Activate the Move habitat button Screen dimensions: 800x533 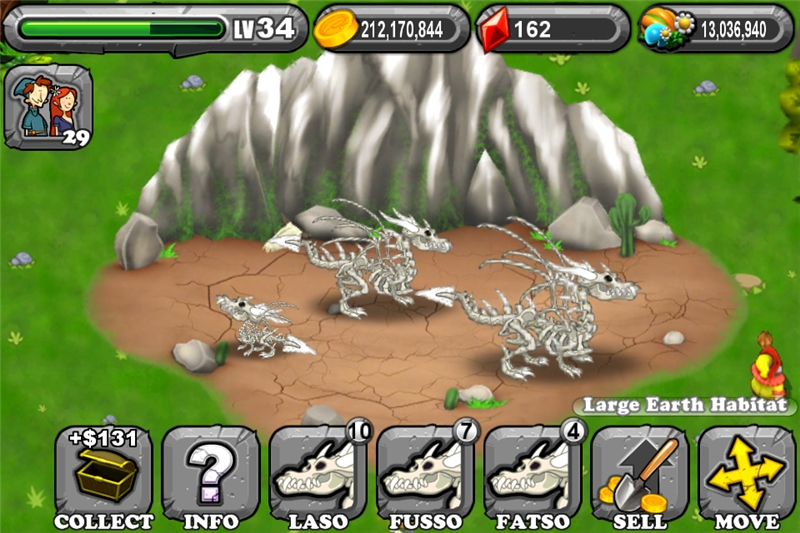point(747,475)
